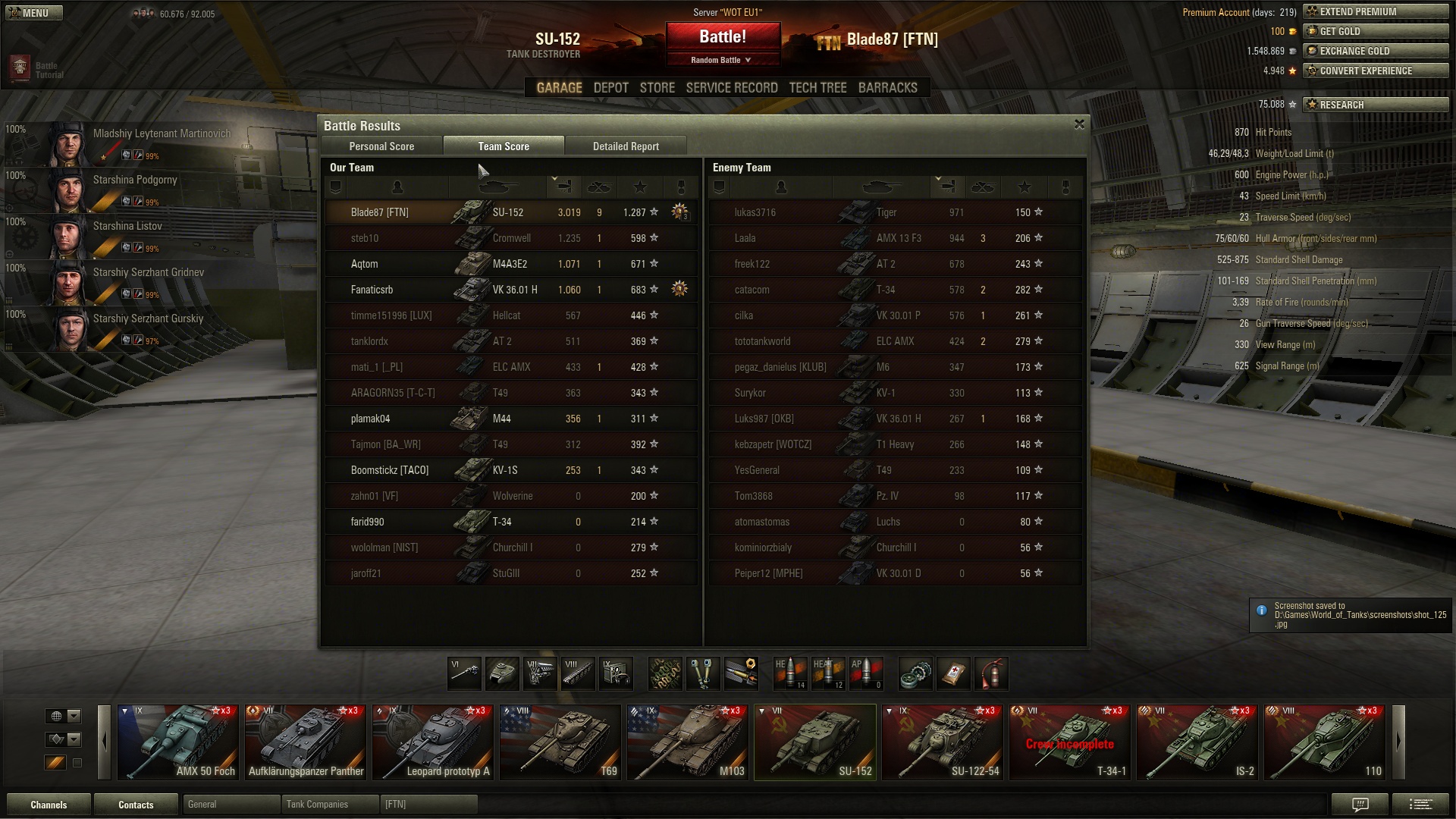Open the Random Battle mode dropdown

[722, 60]
